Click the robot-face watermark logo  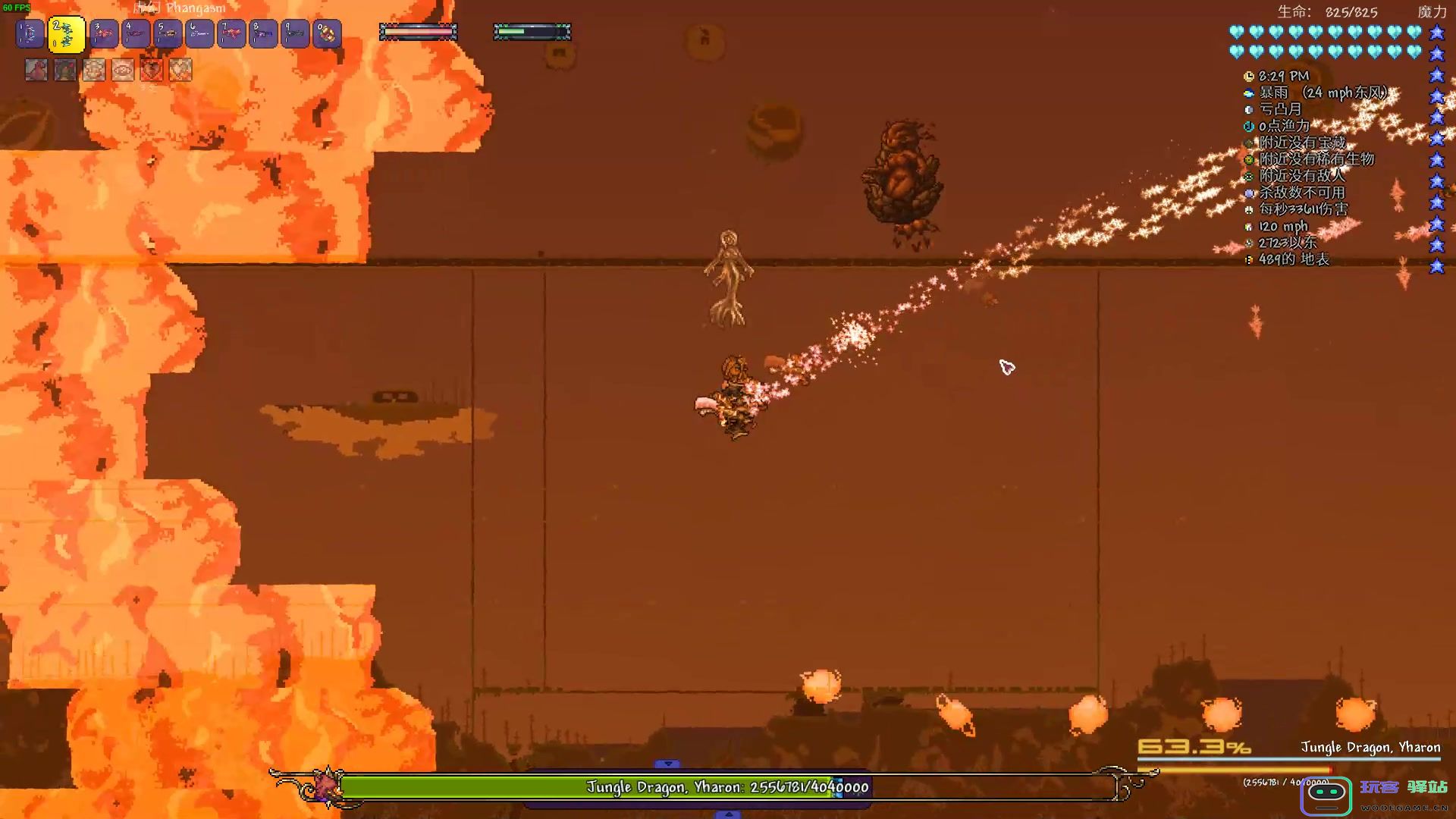pos(1327,794)
